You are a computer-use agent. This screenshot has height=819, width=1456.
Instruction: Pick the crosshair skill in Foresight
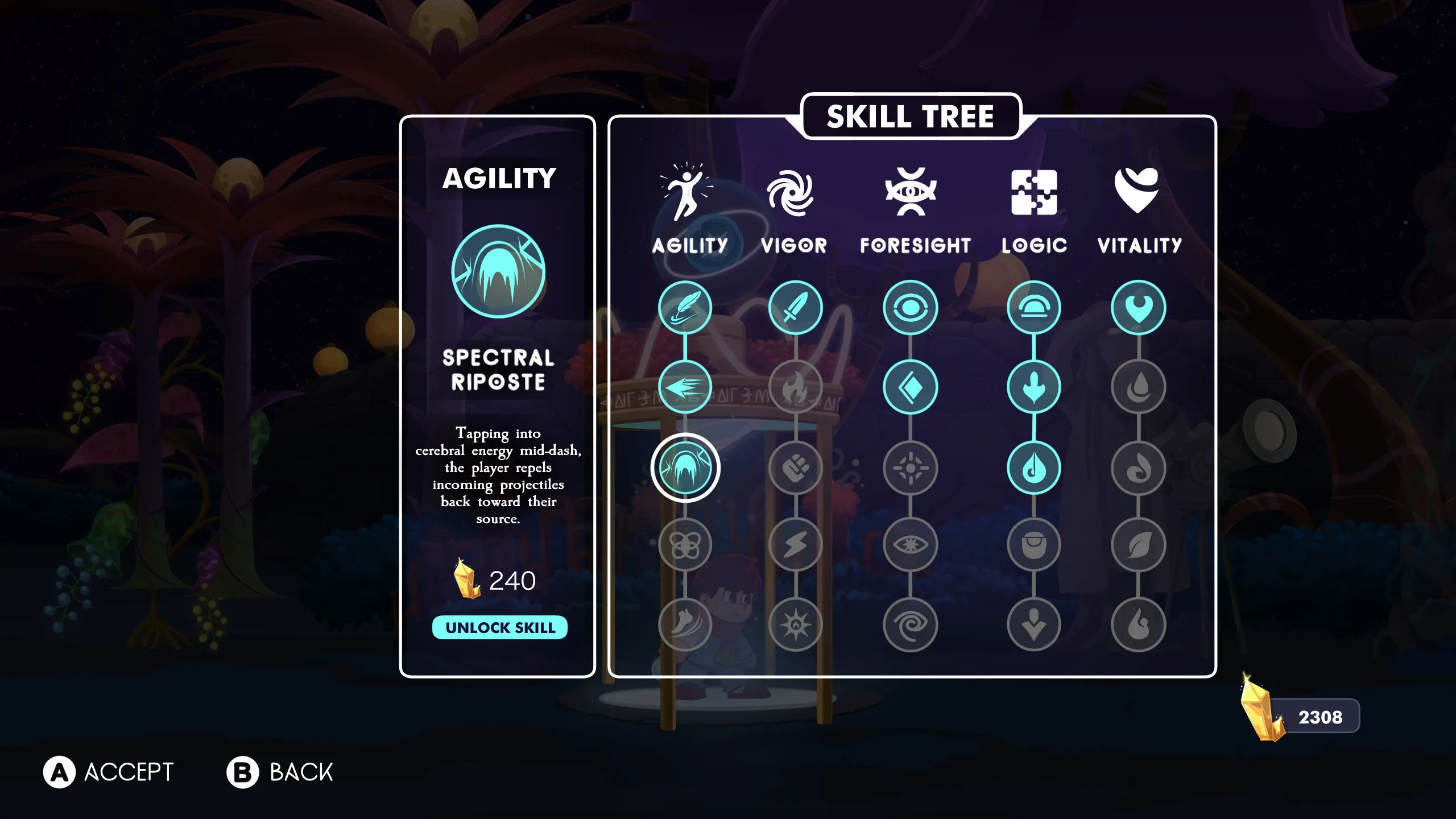click(910, 468)
